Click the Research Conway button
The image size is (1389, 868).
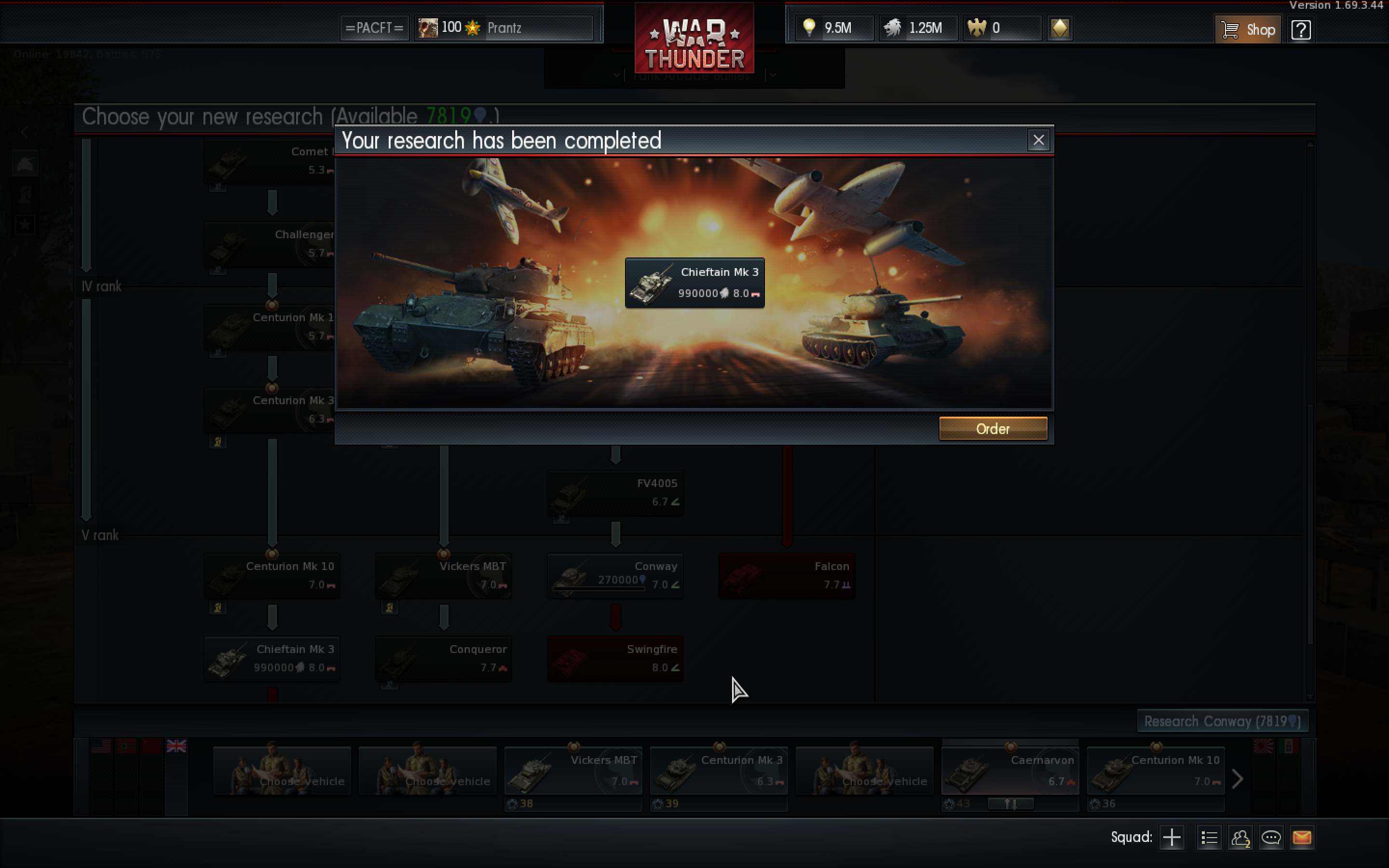point(1222,721)
